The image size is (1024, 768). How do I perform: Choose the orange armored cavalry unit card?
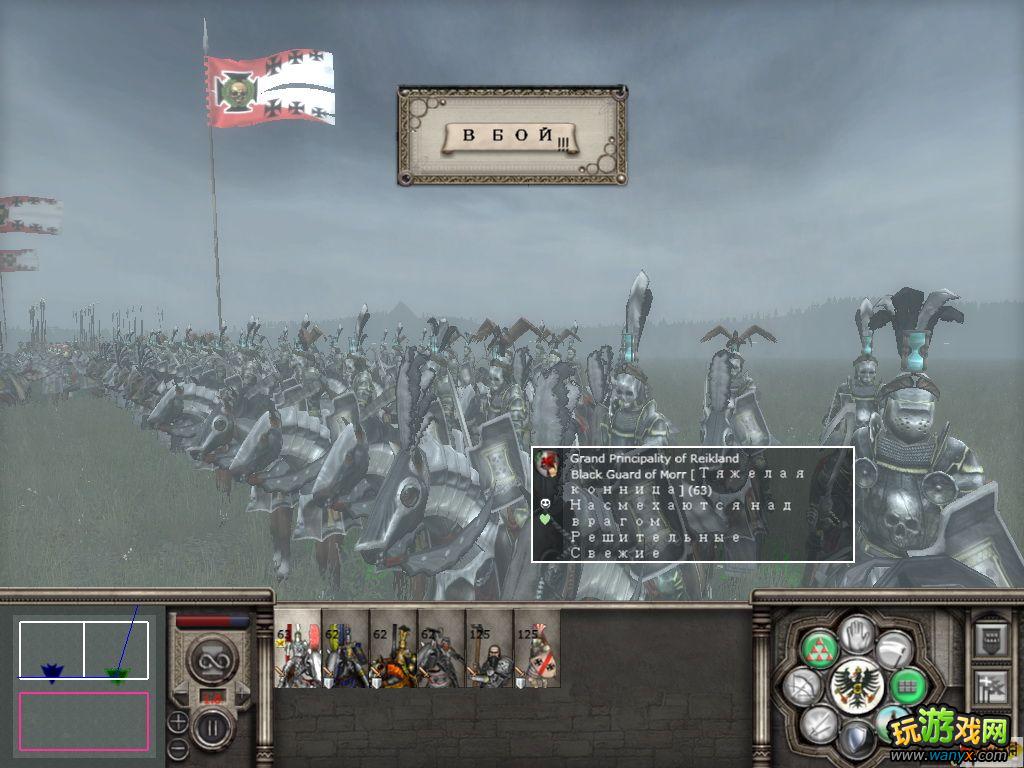[x=393, y=648]
